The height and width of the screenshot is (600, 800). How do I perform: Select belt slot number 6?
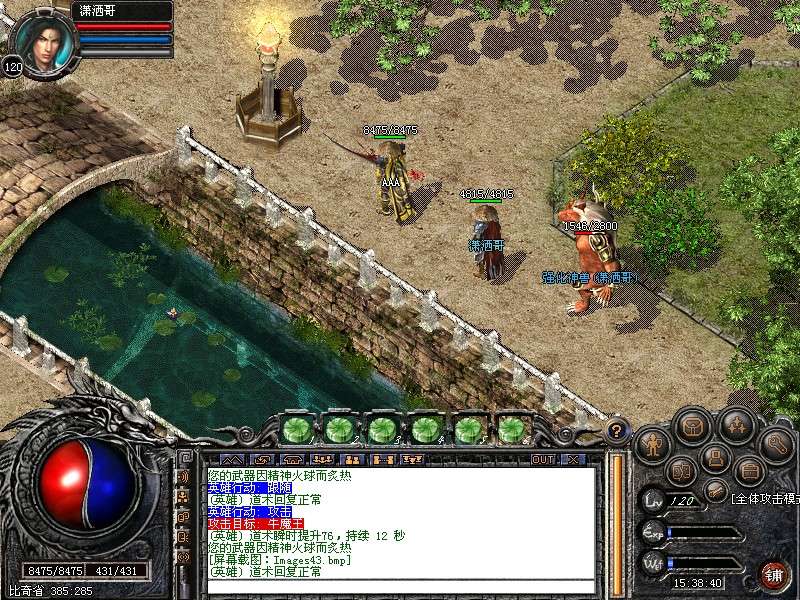(x=512, y=429)
